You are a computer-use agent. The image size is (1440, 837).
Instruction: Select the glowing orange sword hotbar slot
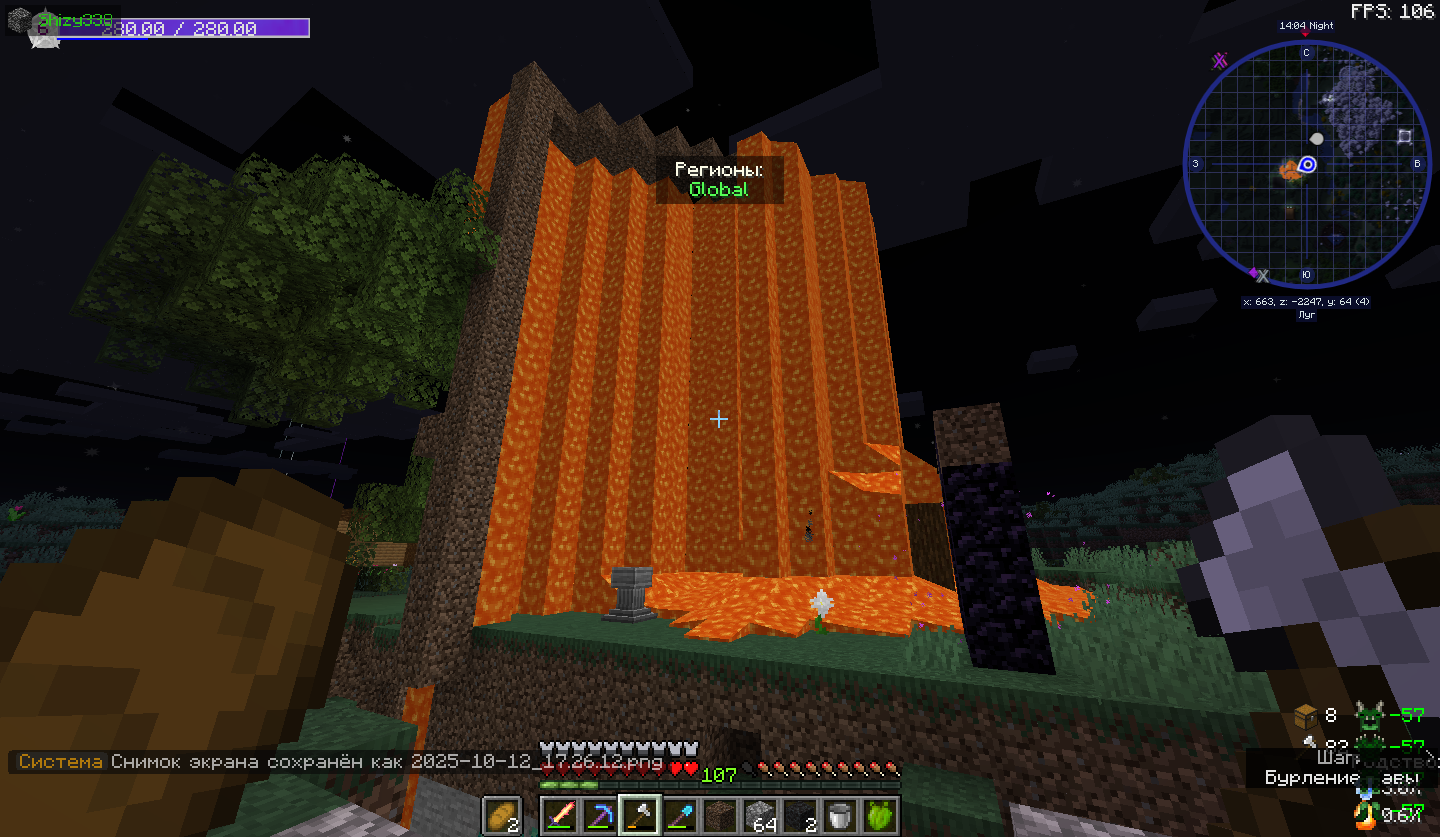point(560,815)
